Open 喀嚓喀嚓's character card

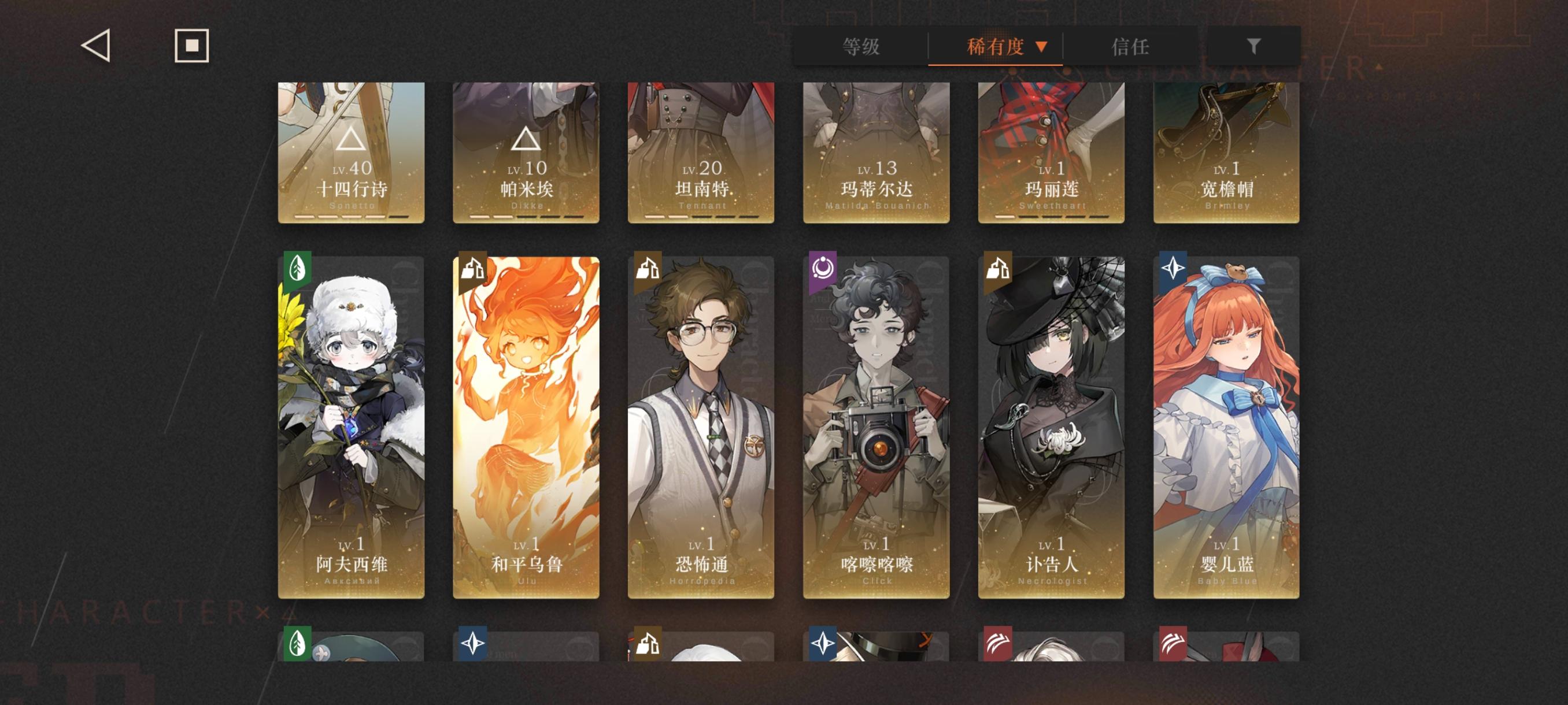(x=875, y=426)
